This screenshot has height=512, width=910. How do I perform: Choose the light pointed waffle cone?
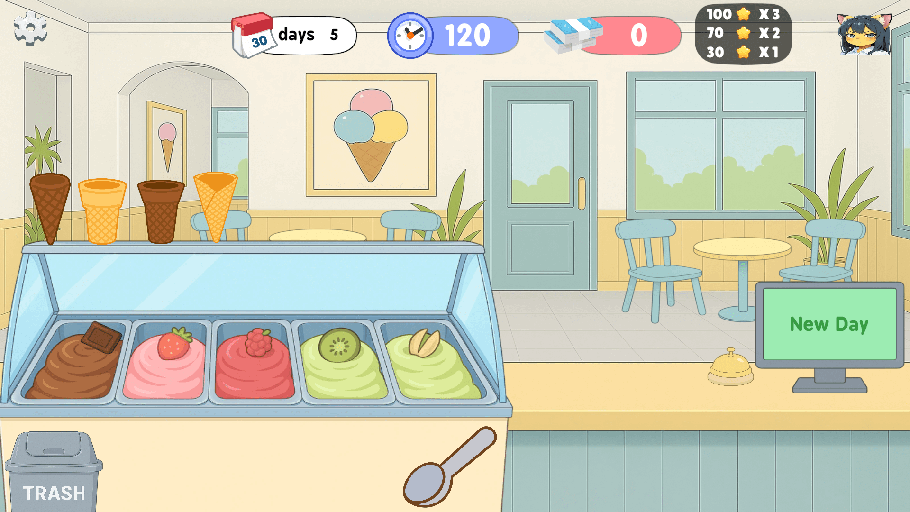click(215, 205)
